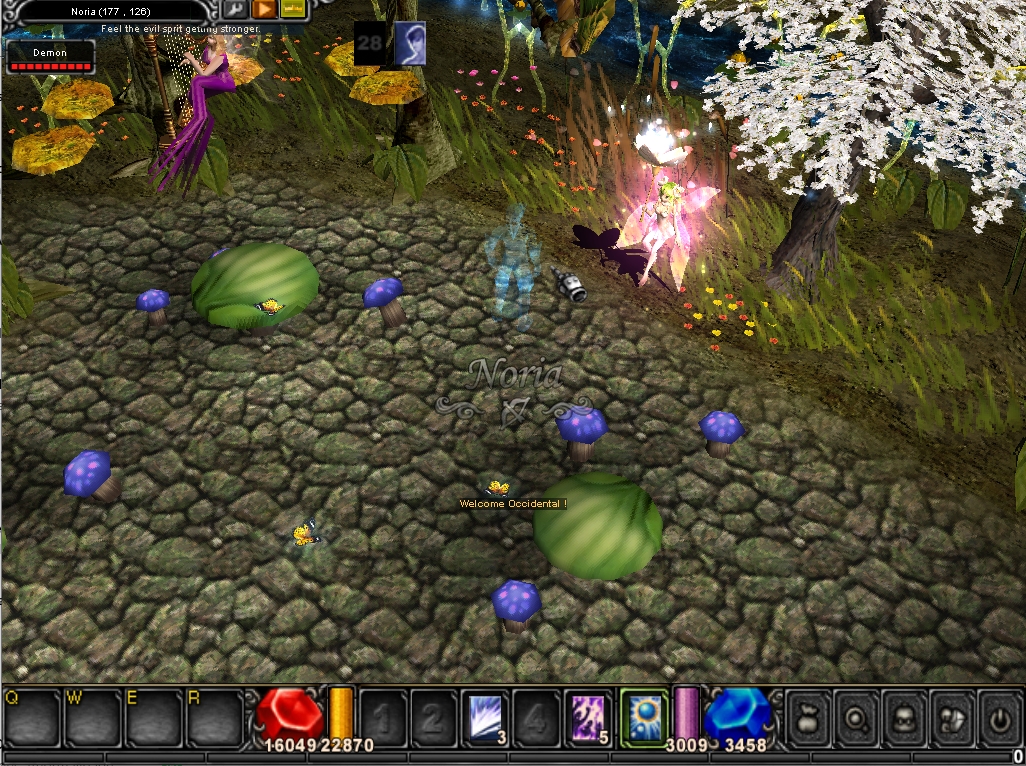Image resolution: width=1026 pixels, height=766 pixels.
Task: Activate the white slash skill in slot 3
Action: (x=487, y=716)
